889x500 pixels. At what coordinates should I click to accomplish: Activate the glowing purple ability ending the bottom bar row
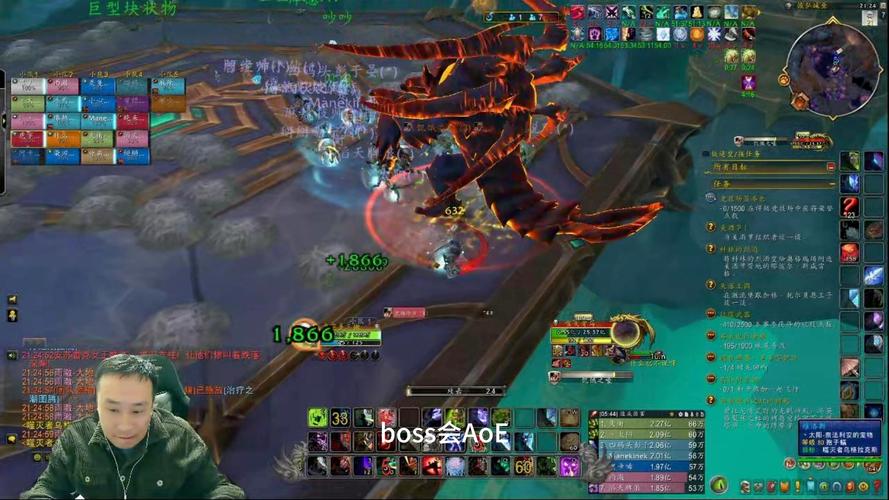coord(570,465)
